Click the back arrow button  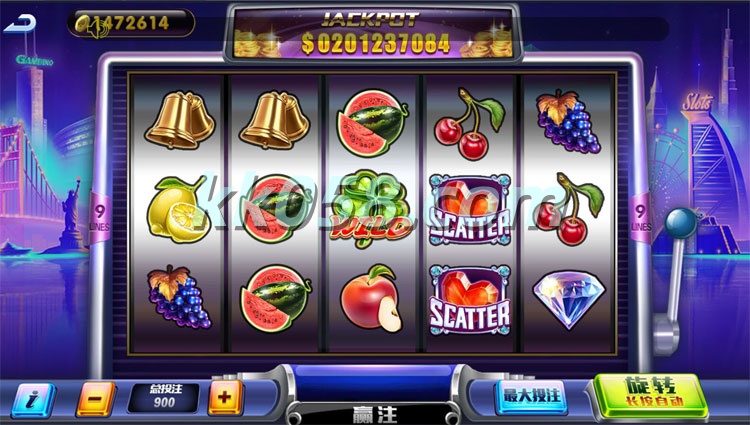coord(17,23)
